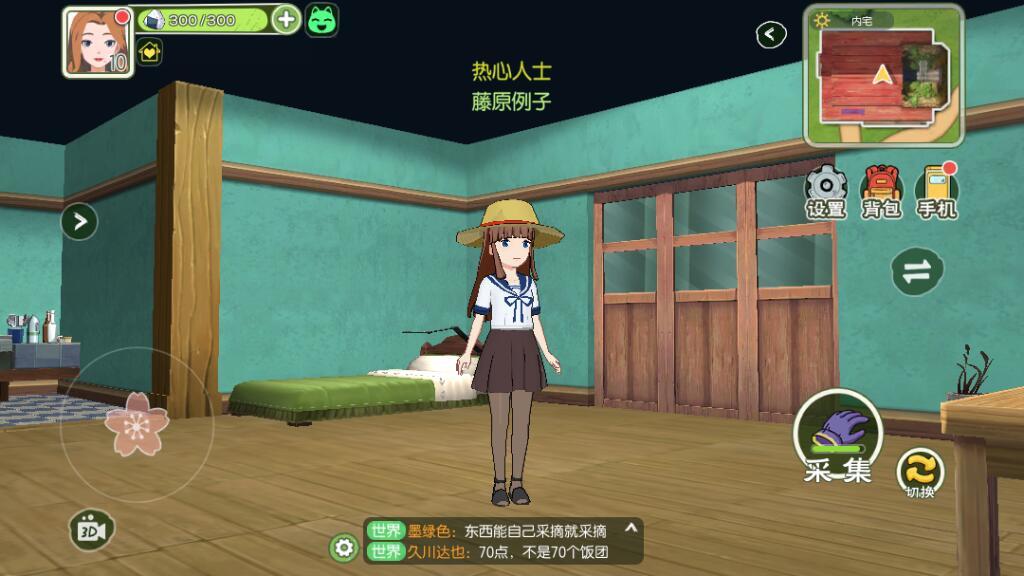
Task: Collapse the minimap with the left arrow
Action: pos(771,35)
